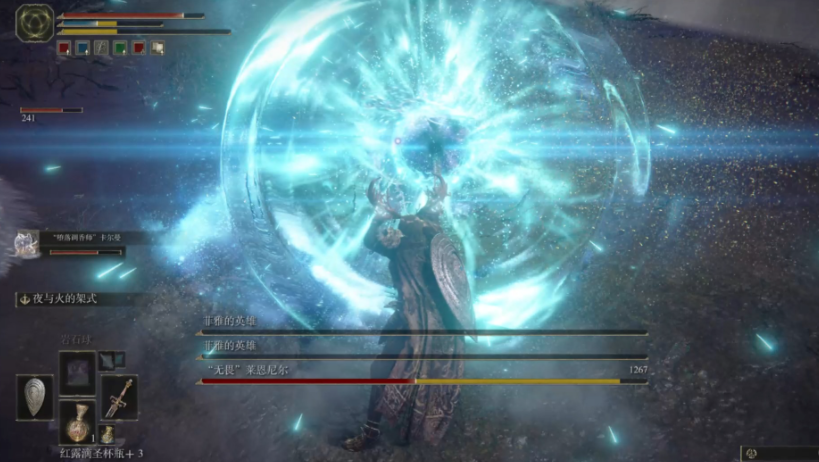Image resolution: width=819 pixels, height=462 pixels.
Task: Select the equipped sword slot
Action: (119, 397)
